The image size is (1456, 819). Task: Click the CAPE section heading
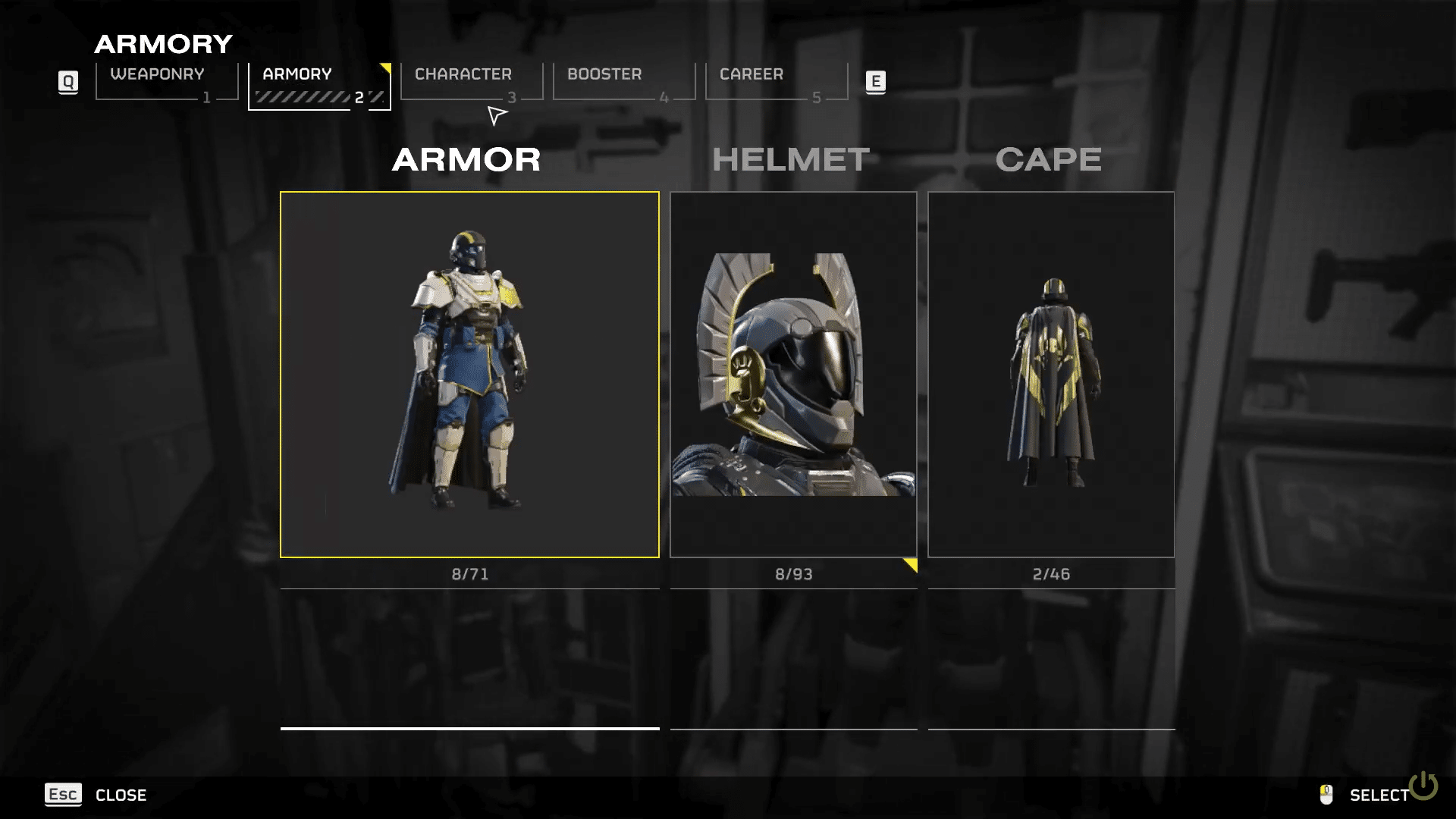pyautogui.click(x=1049, y=159)
